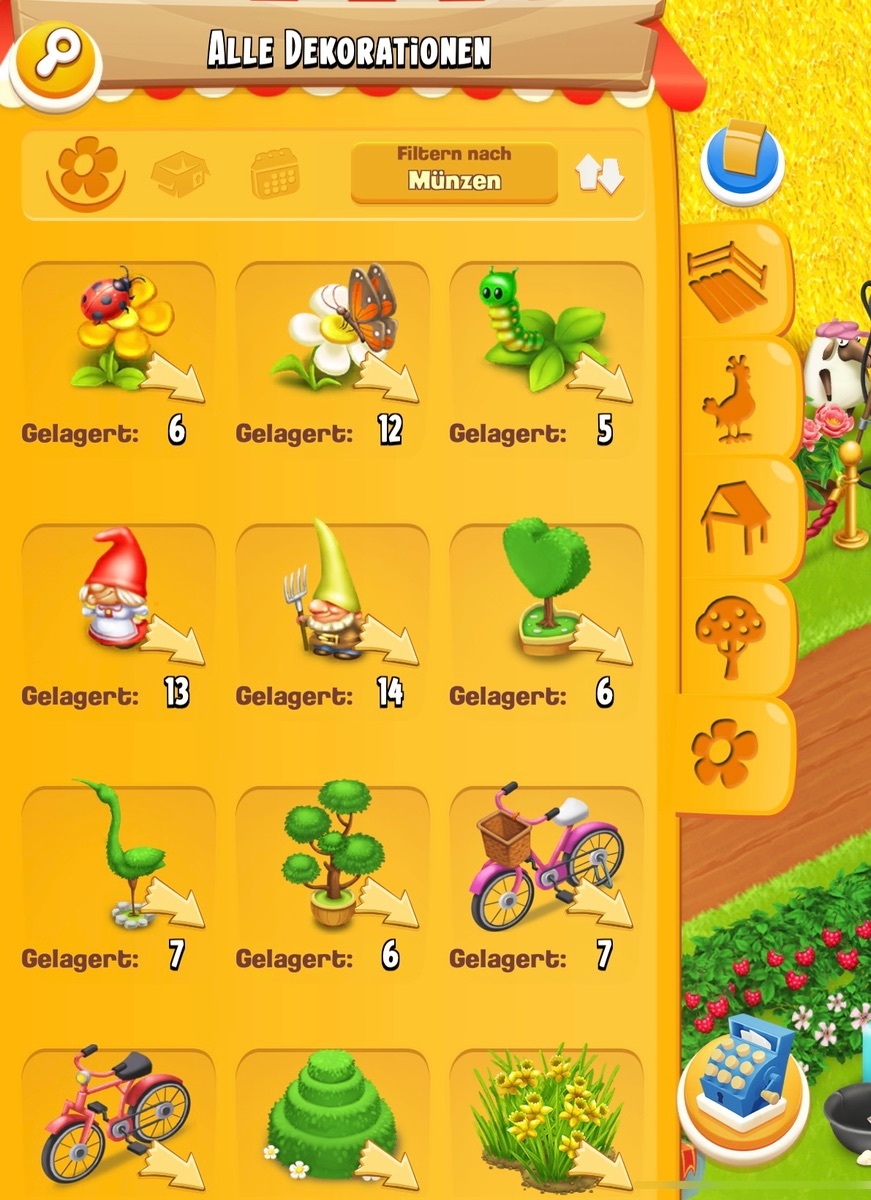Select the flower decorations filter
This screenshot has height=1200, width=871.
tap(87, 170)
